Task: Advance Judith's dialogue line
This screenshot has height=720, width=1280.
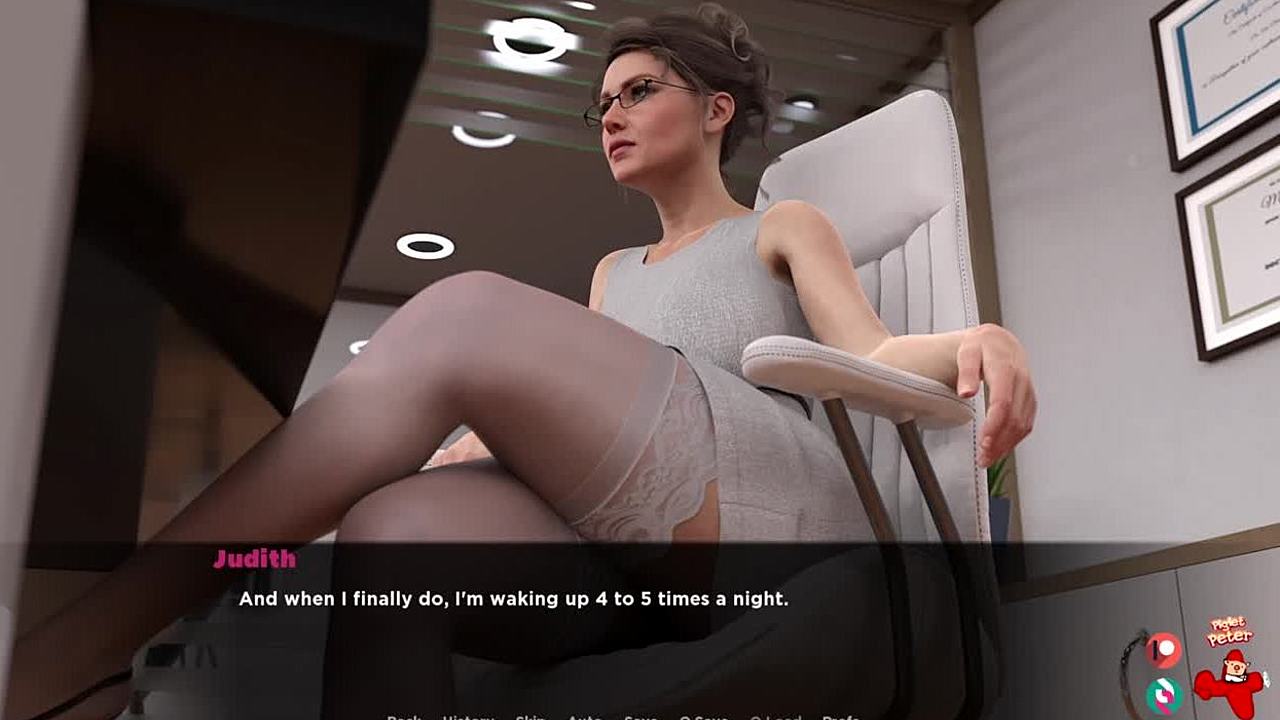Action: click(640, 600)
